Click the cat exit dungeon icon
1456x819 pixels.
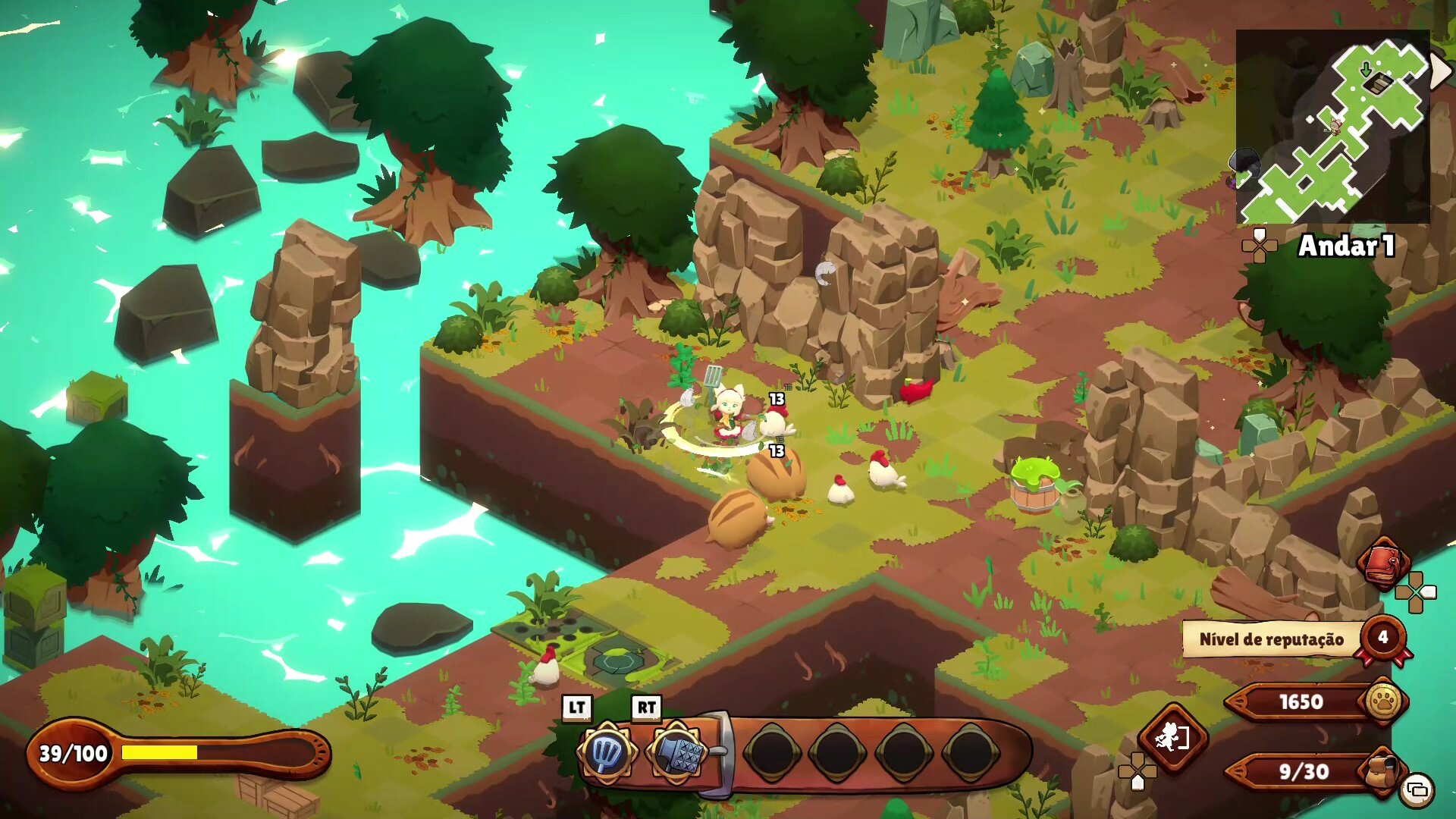[1172, 737]
